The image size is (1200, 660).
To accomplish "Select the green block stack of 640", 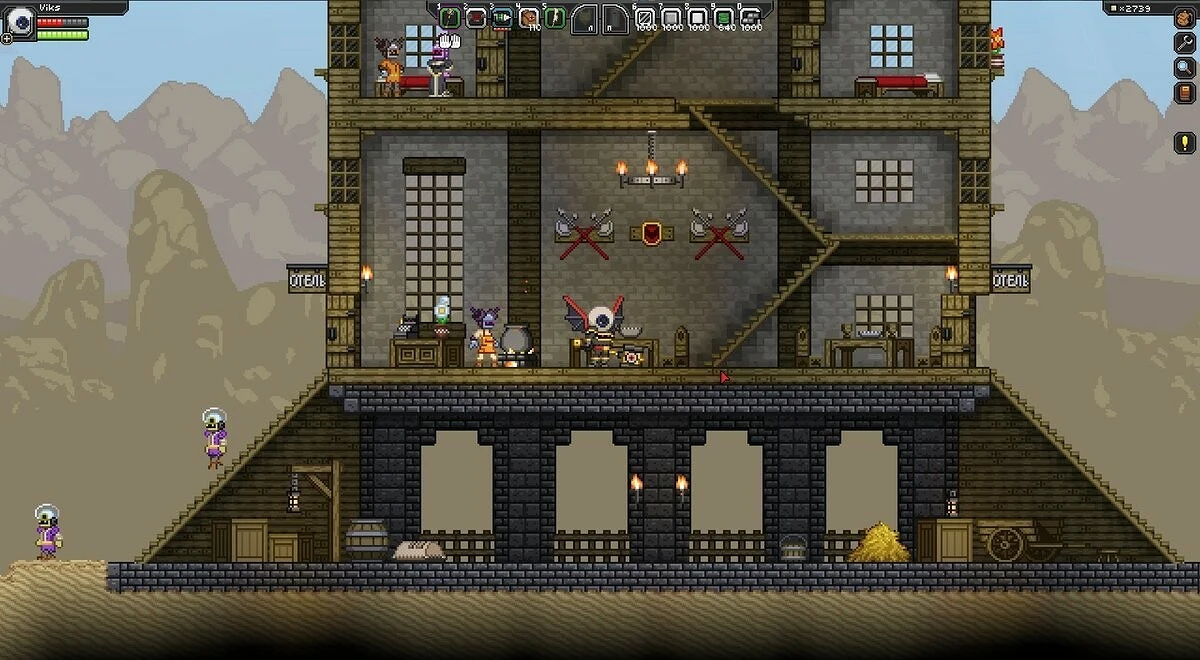I will coord(723,17).
